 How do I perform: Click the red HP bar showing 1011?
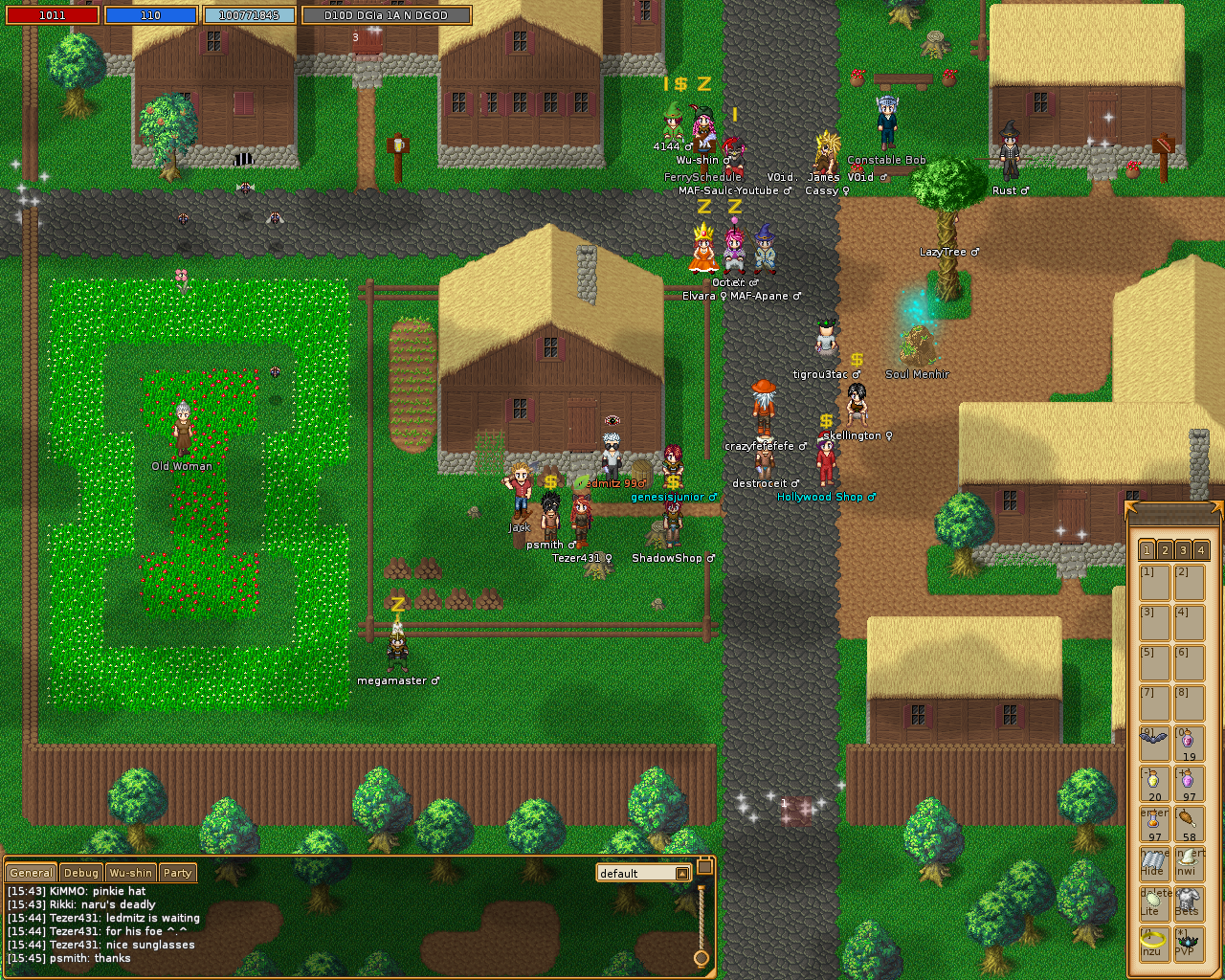coord(53,14)
